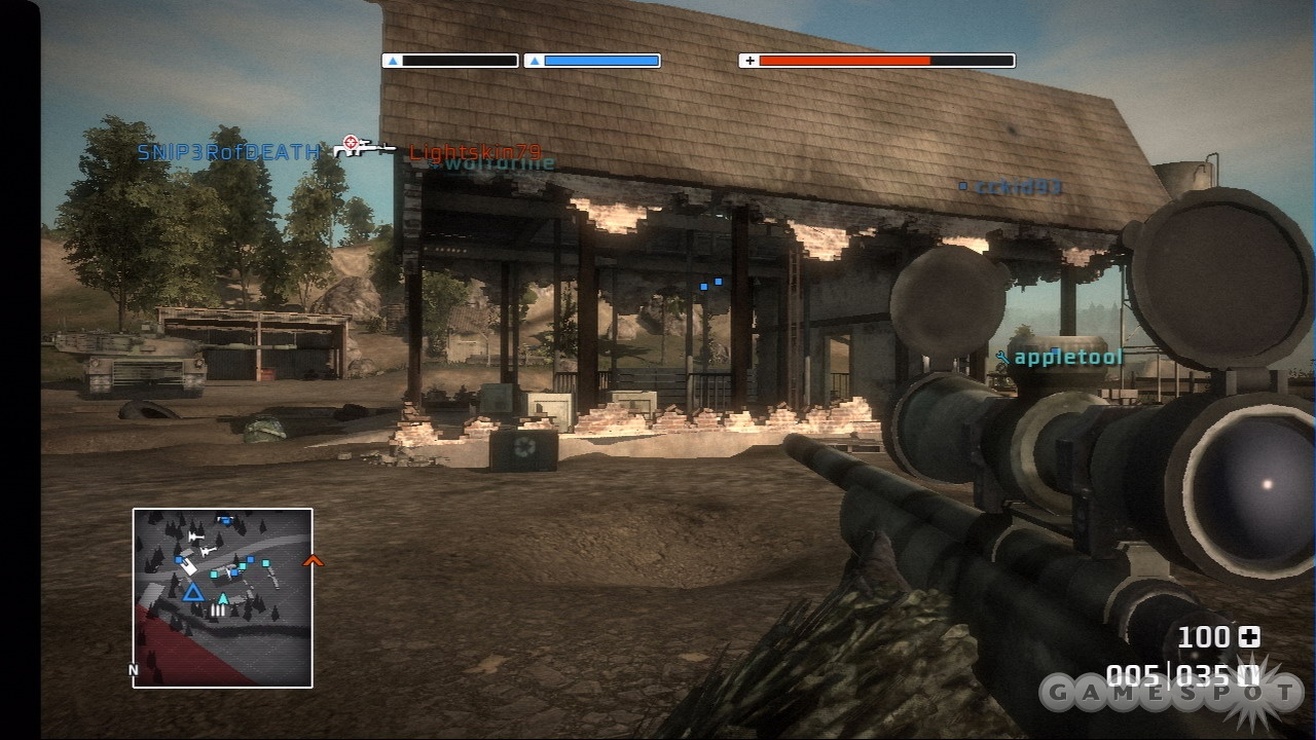Select the orange arrow marker on the minimap
Viewport: 1316px width, 740px height.
[313, 561]
